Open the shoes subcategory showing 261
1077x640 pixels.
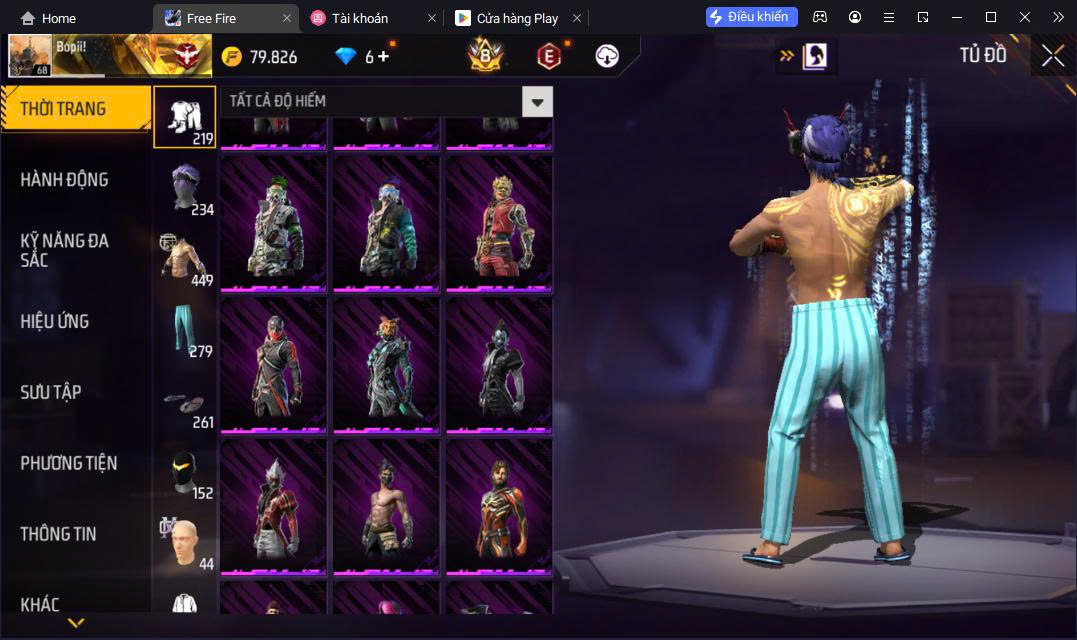click(x=185, y=401)
